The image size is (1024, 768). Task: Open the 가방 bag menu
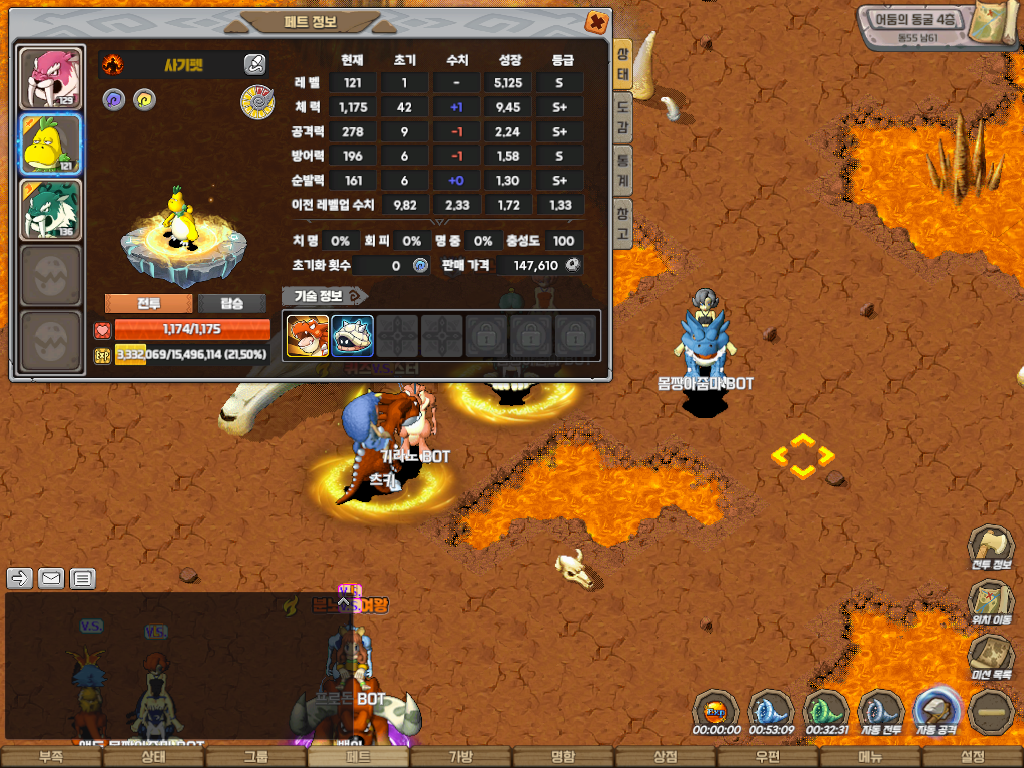coord(461,758)
